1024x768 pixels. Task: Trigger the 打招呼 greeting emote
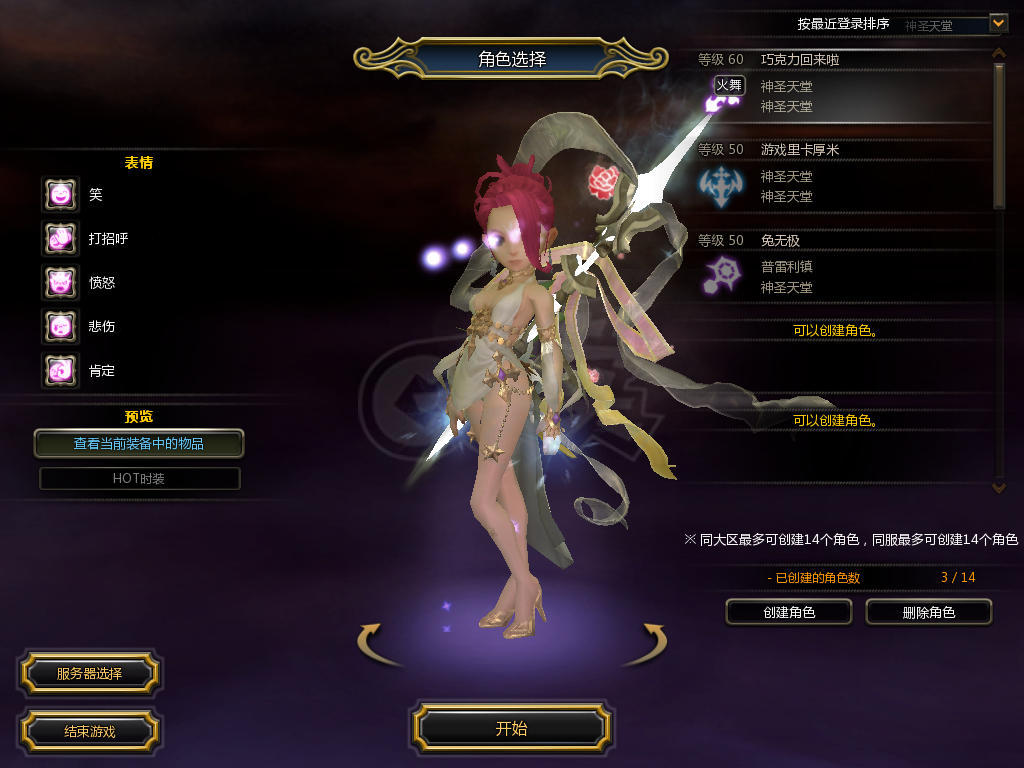60,239
